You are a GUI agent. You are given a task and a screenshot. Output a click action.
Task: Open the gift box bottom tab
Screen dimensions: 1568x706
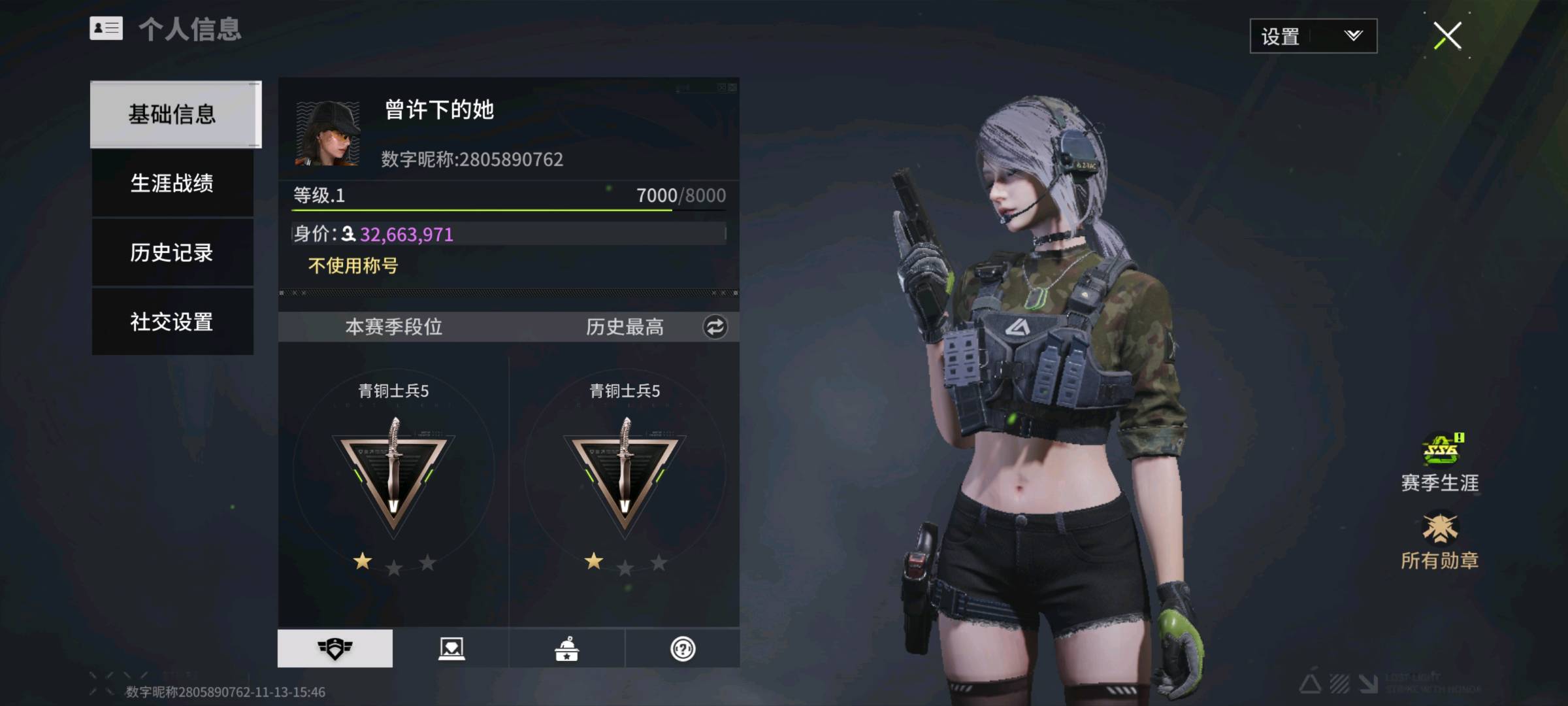(x=566, y=648)
